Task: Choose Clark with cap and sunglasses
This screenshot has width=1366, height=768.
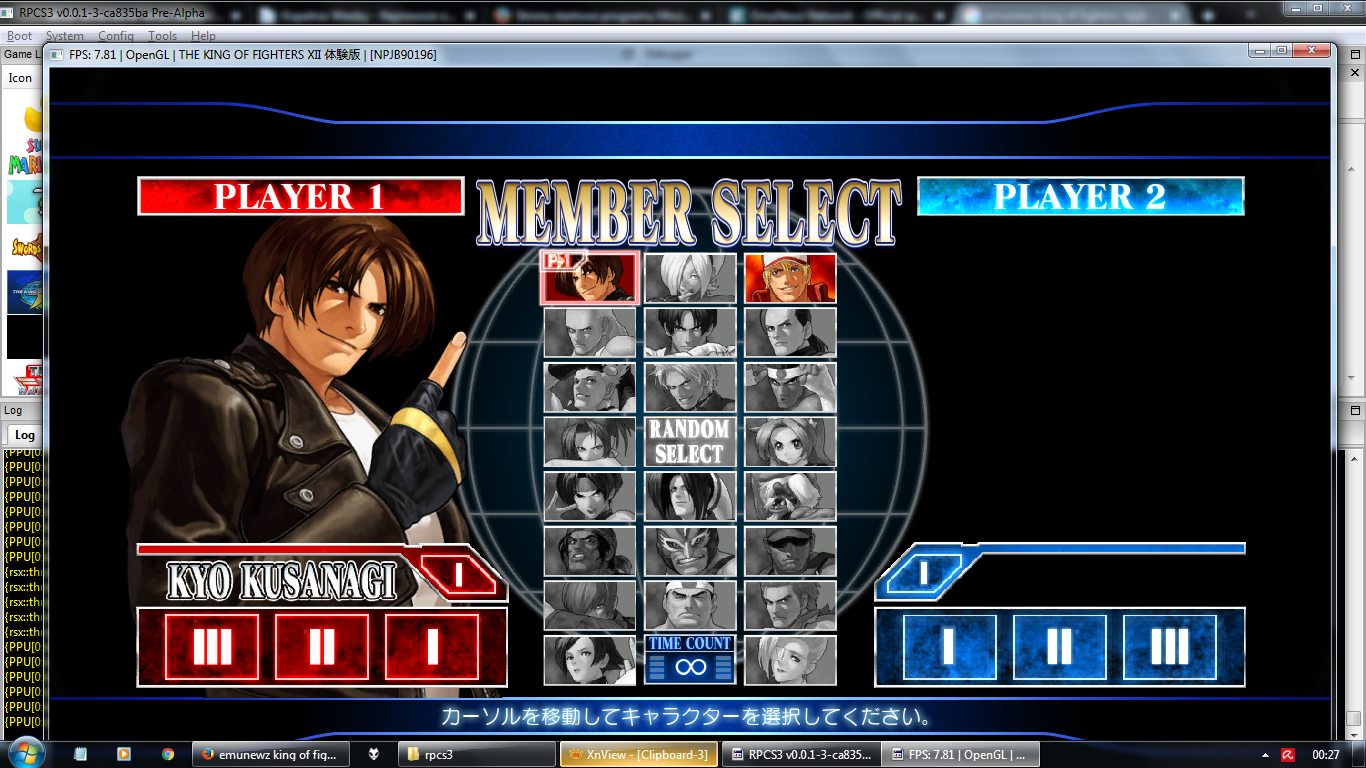Action: (x=790, y=550)
